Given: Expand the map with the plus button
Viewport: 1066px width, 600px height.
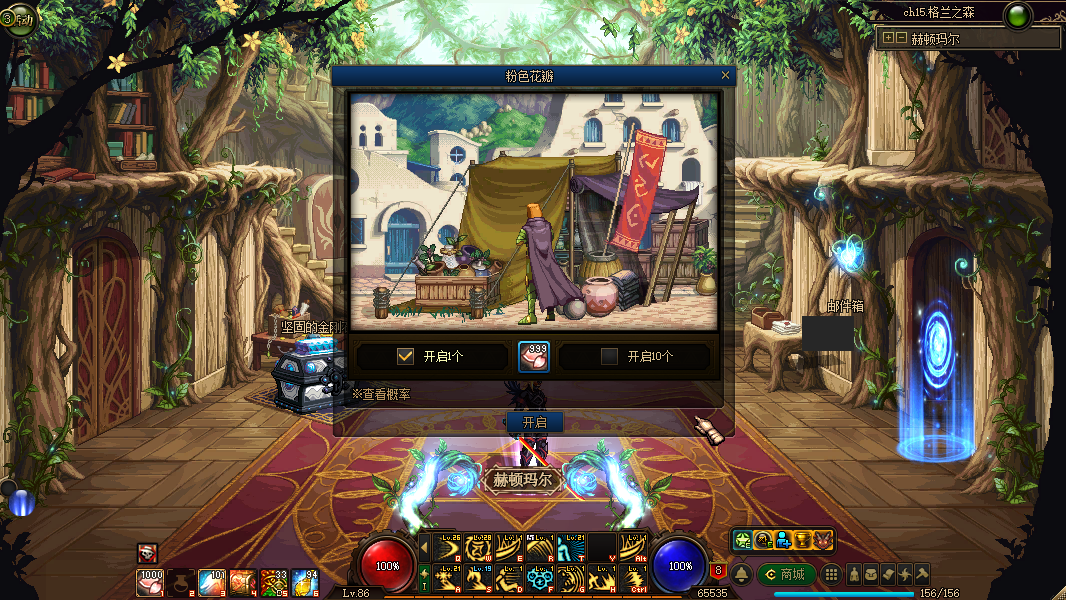Looking at the screenshot, I should click(888, 38).
